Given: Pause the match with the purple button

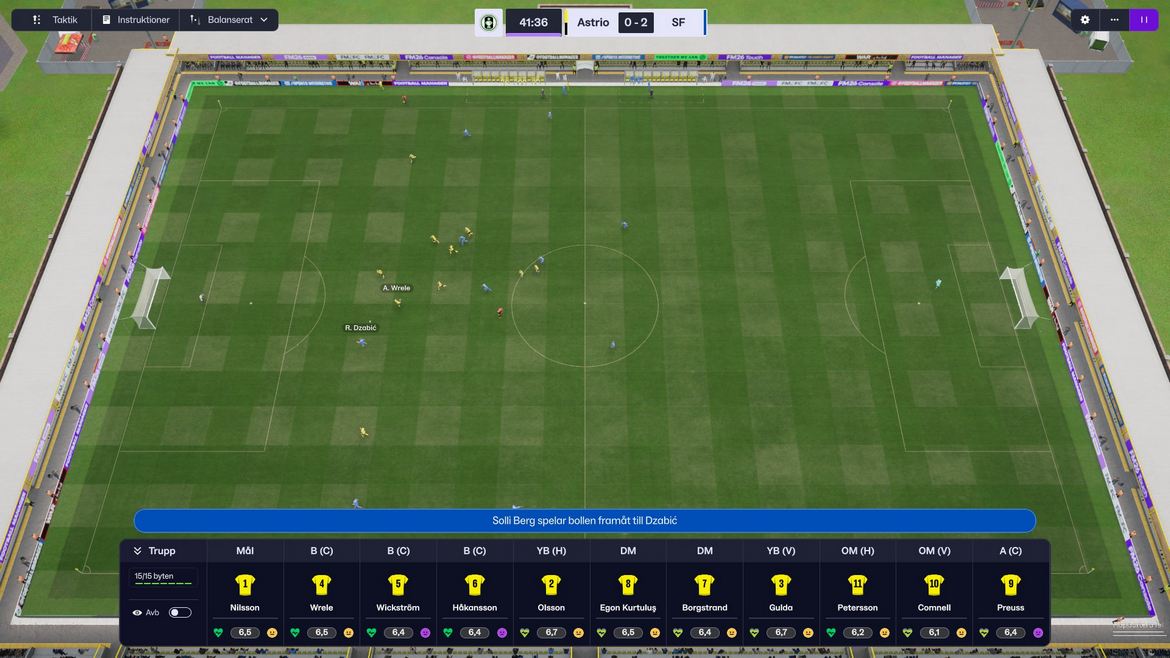Looking at the screenshot, I should 1143,20.
